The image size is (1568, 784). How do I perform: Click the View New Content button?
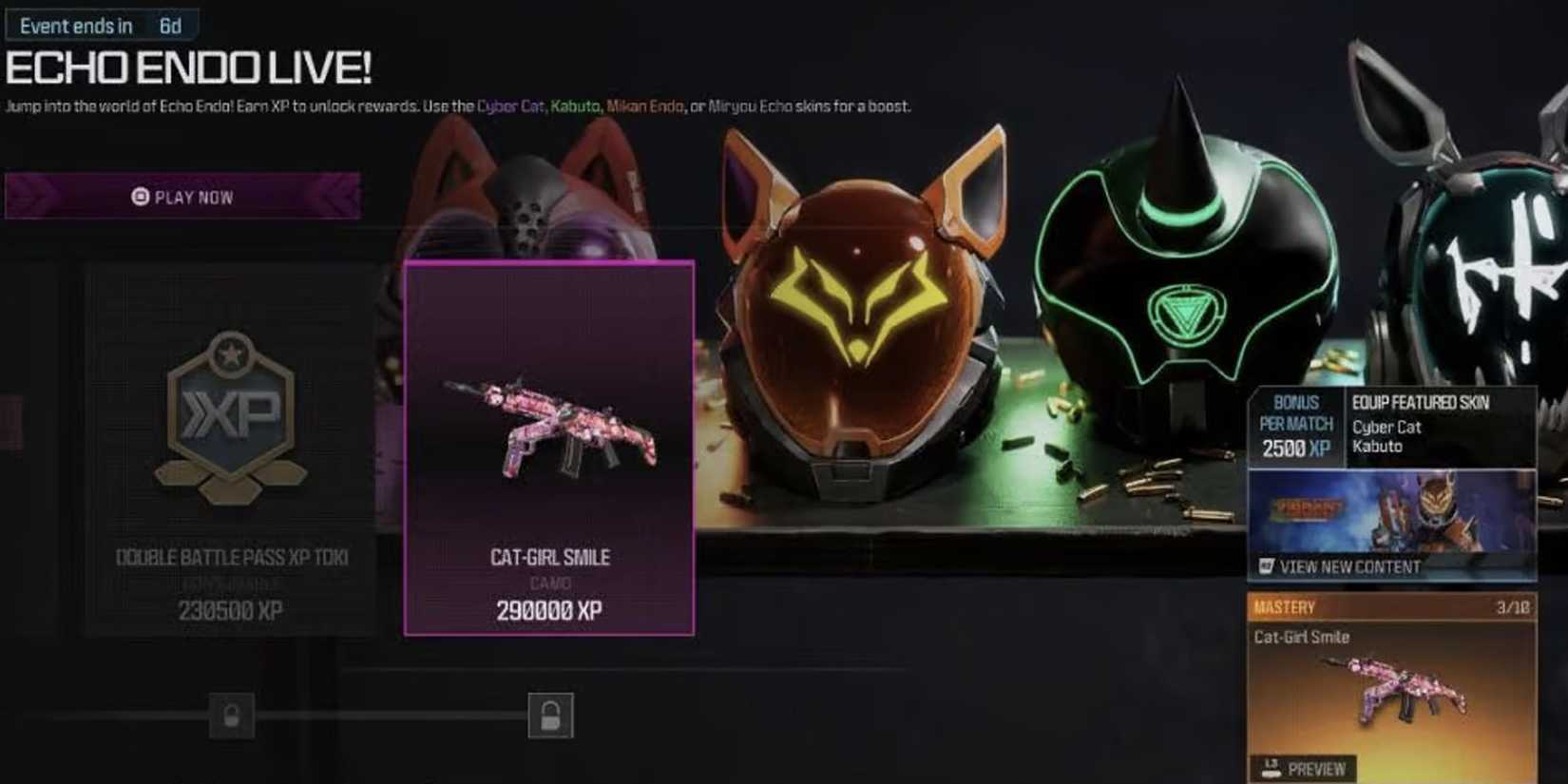click(x=1348, y=567)
